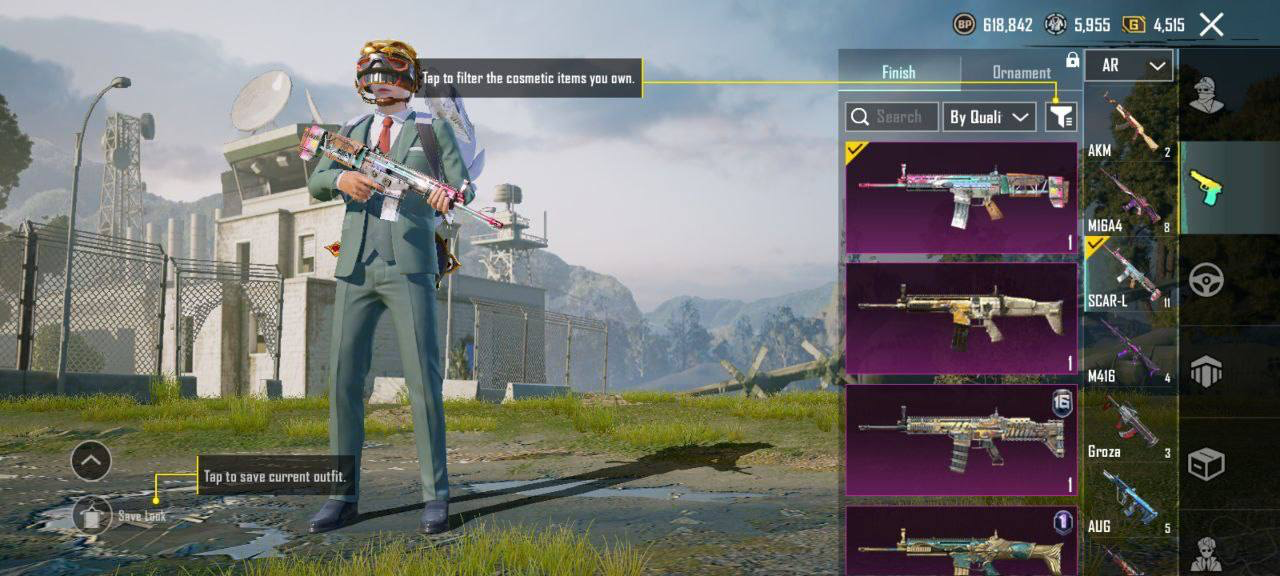Open the AR weapon type dropdown

(1129, 66)
